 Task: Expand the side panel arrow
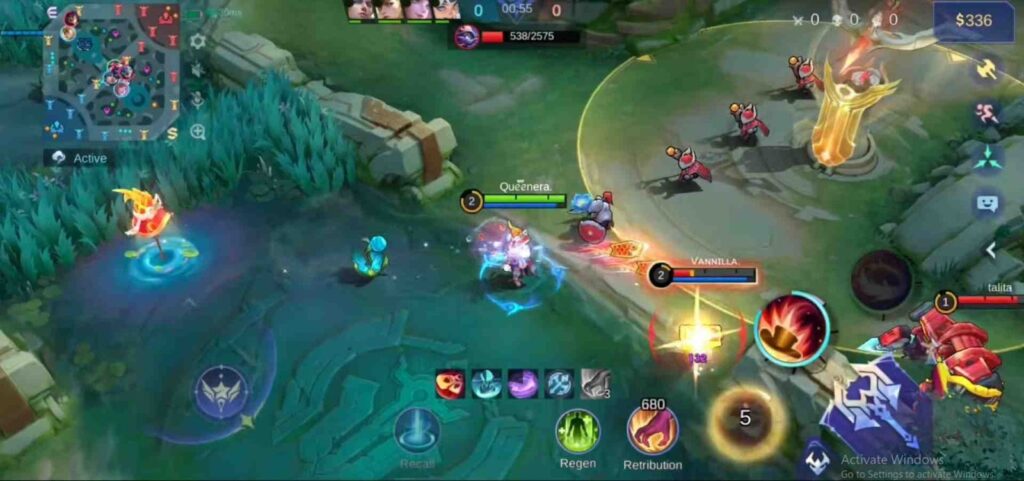point(991,249)
